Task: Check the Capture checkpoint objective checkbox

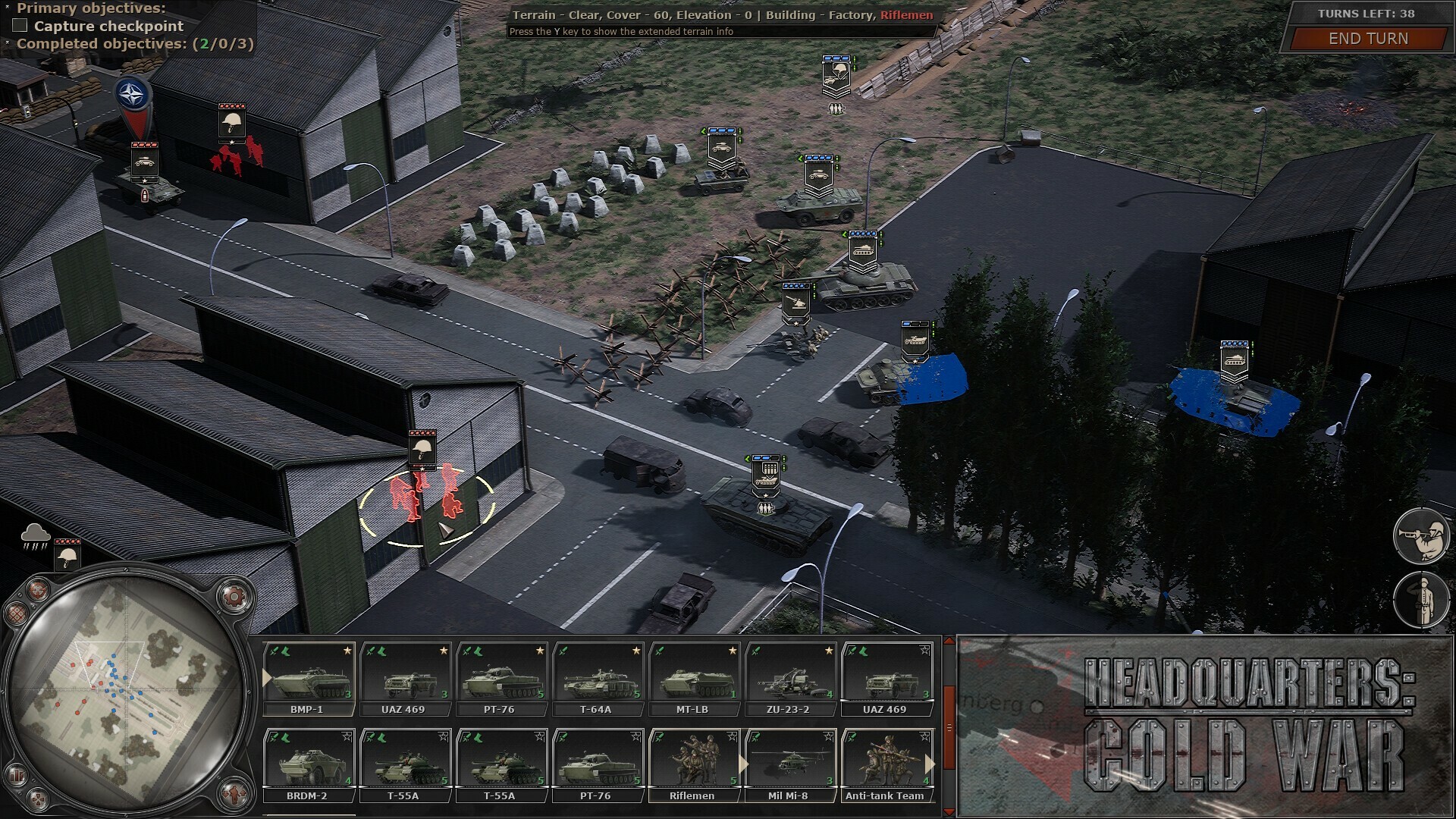Action: [x=18, y=26]
